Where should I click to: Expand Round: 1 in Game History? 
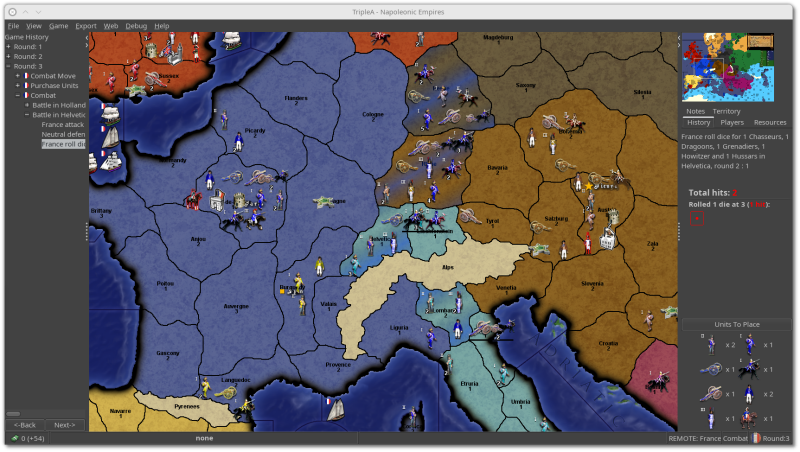[7, 47]
